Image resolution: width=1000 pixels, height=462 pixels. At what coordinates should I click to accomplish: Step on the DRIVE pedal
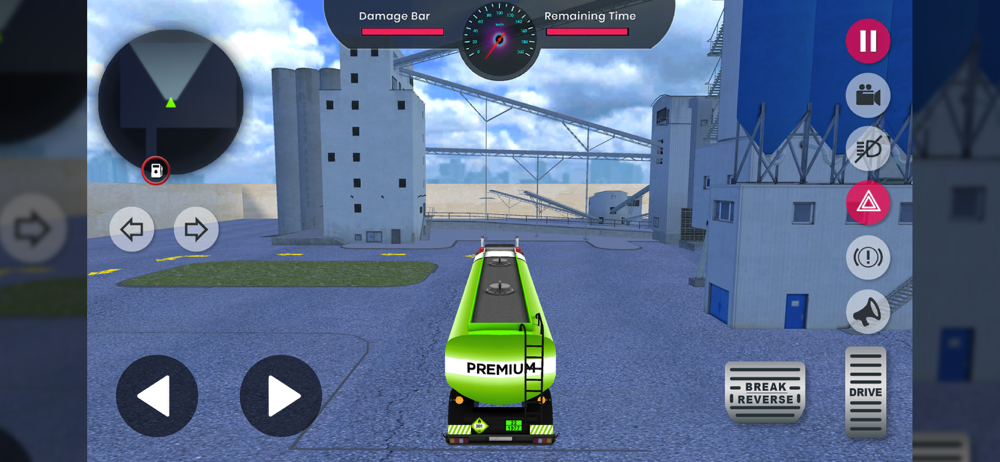pyautogui.click(x=865, y=392)
